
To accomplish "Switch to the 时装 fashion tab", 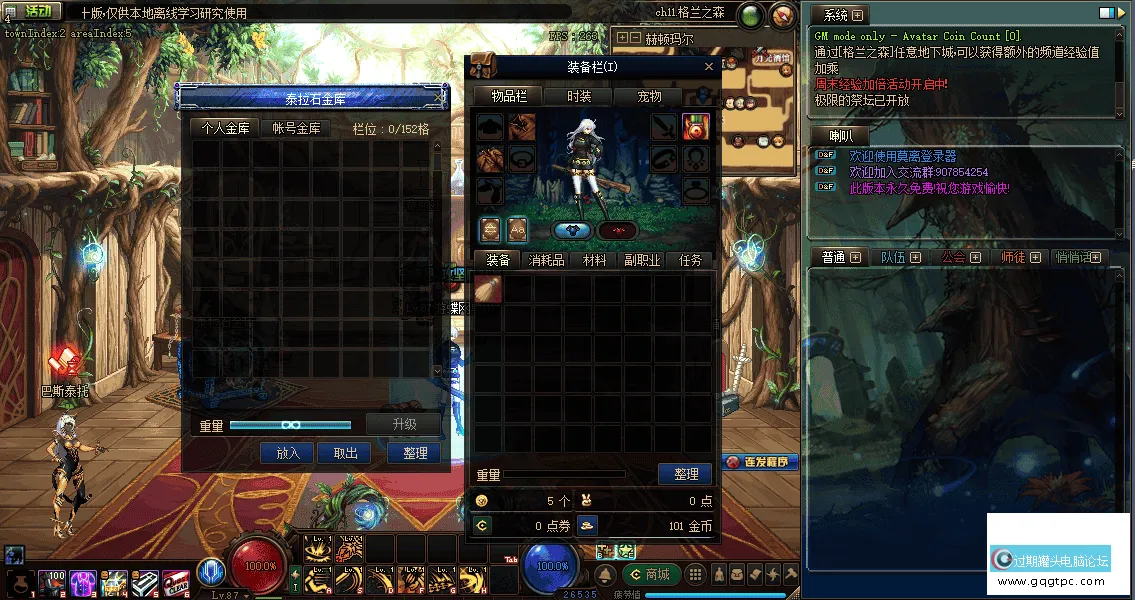I will click(579, 96).
